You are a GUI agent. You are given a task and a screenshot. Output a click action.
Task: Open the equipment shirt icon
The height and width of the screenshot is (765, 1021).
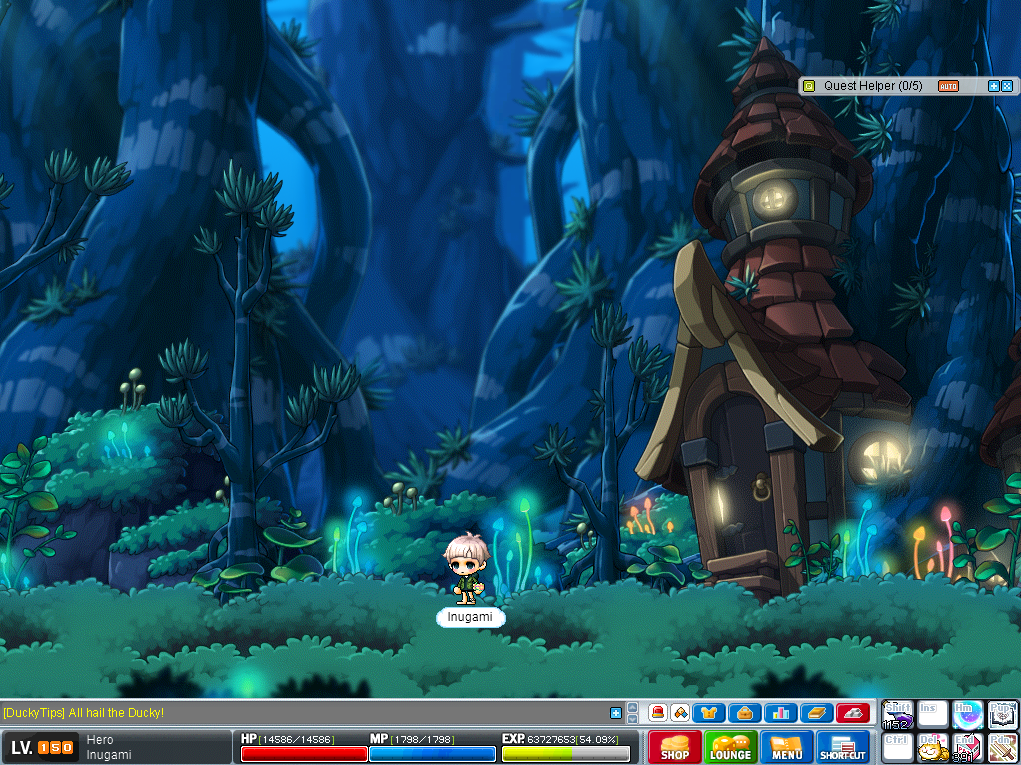click(707, 713)
